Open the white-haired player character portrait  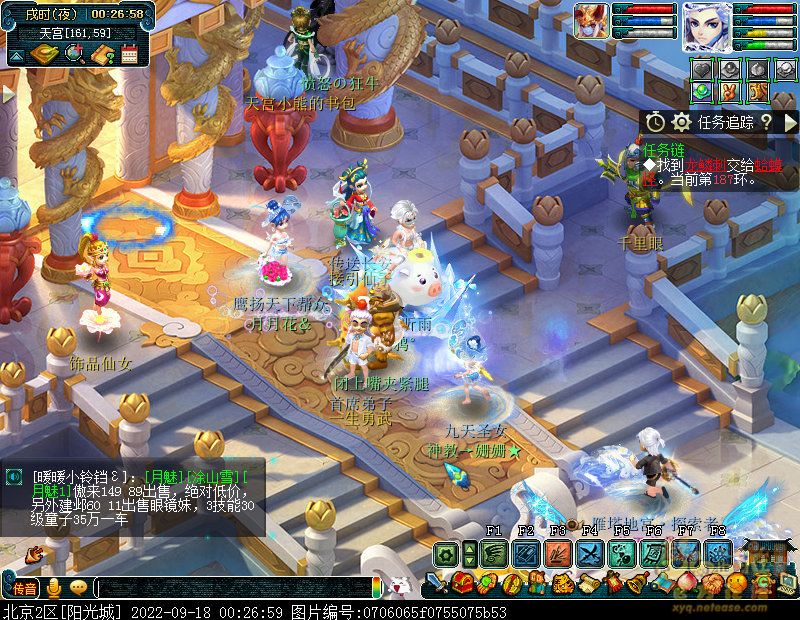[707, 27]
